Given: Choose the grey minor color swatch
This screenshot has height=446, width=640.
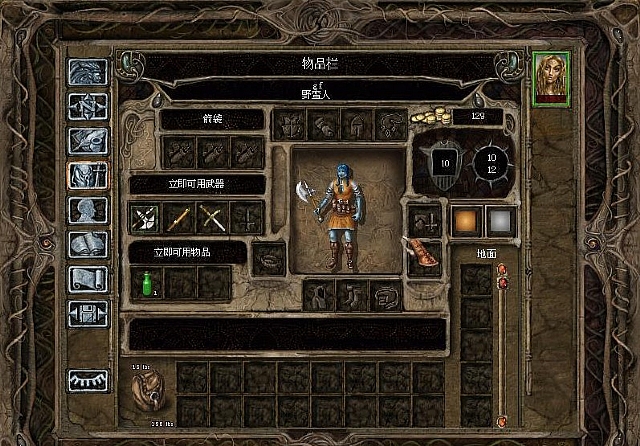Looking at the screenshot, I should click(x=499, y=221).
